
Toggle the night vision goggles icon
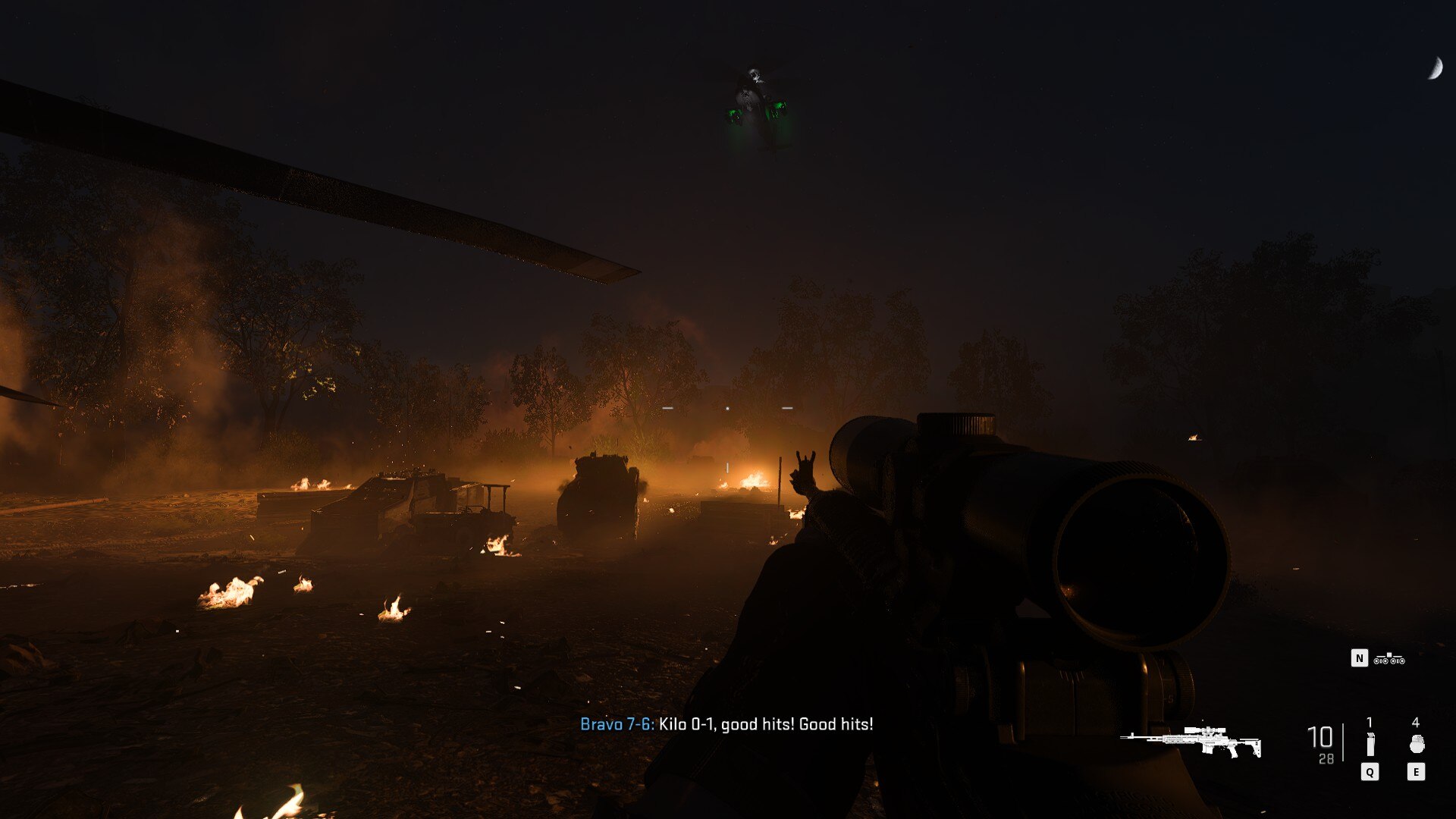(1389, 659)
